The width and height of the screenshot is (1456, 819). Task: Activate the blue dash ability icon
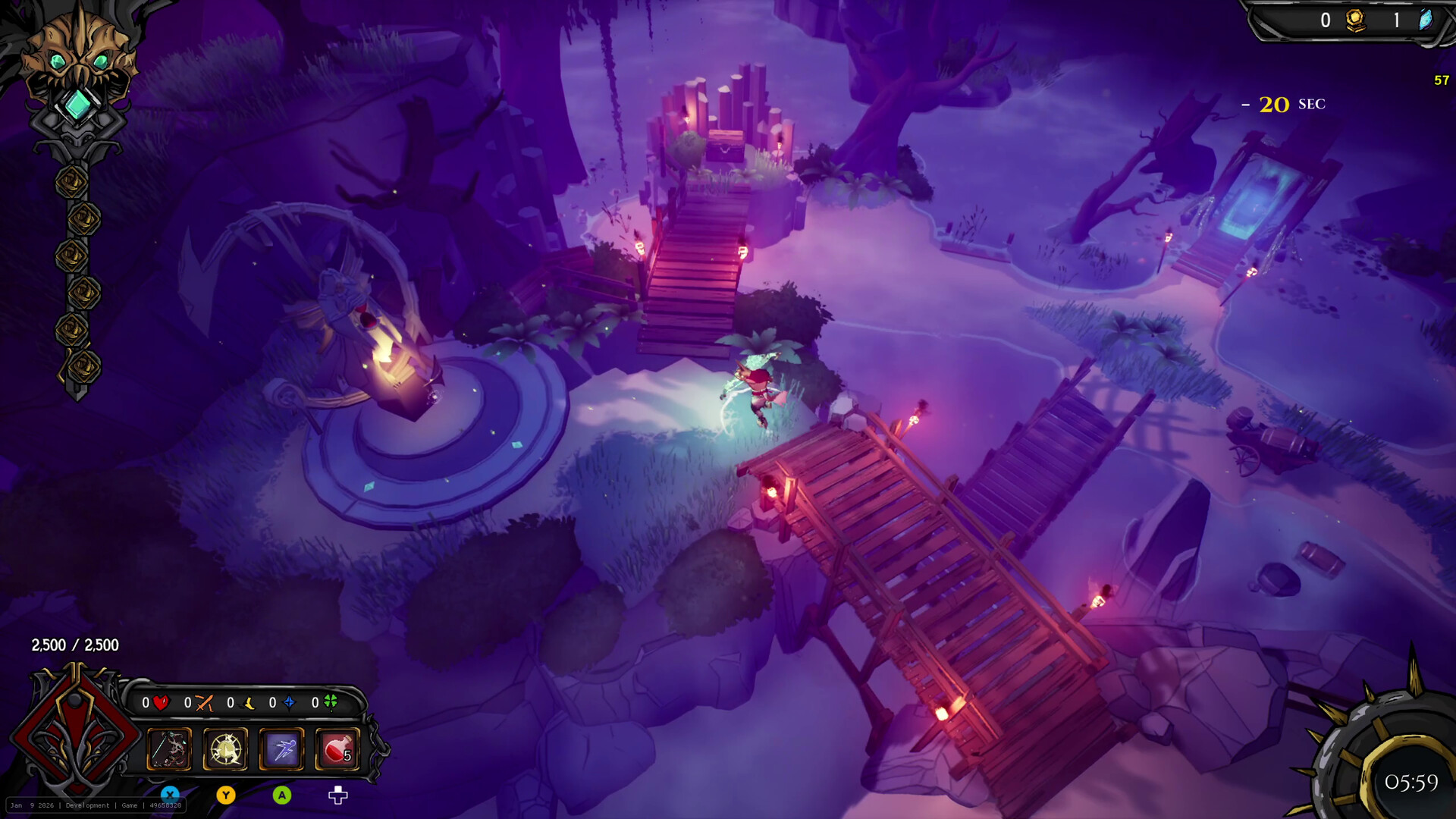pyautogui.click(x=281, y=749)
